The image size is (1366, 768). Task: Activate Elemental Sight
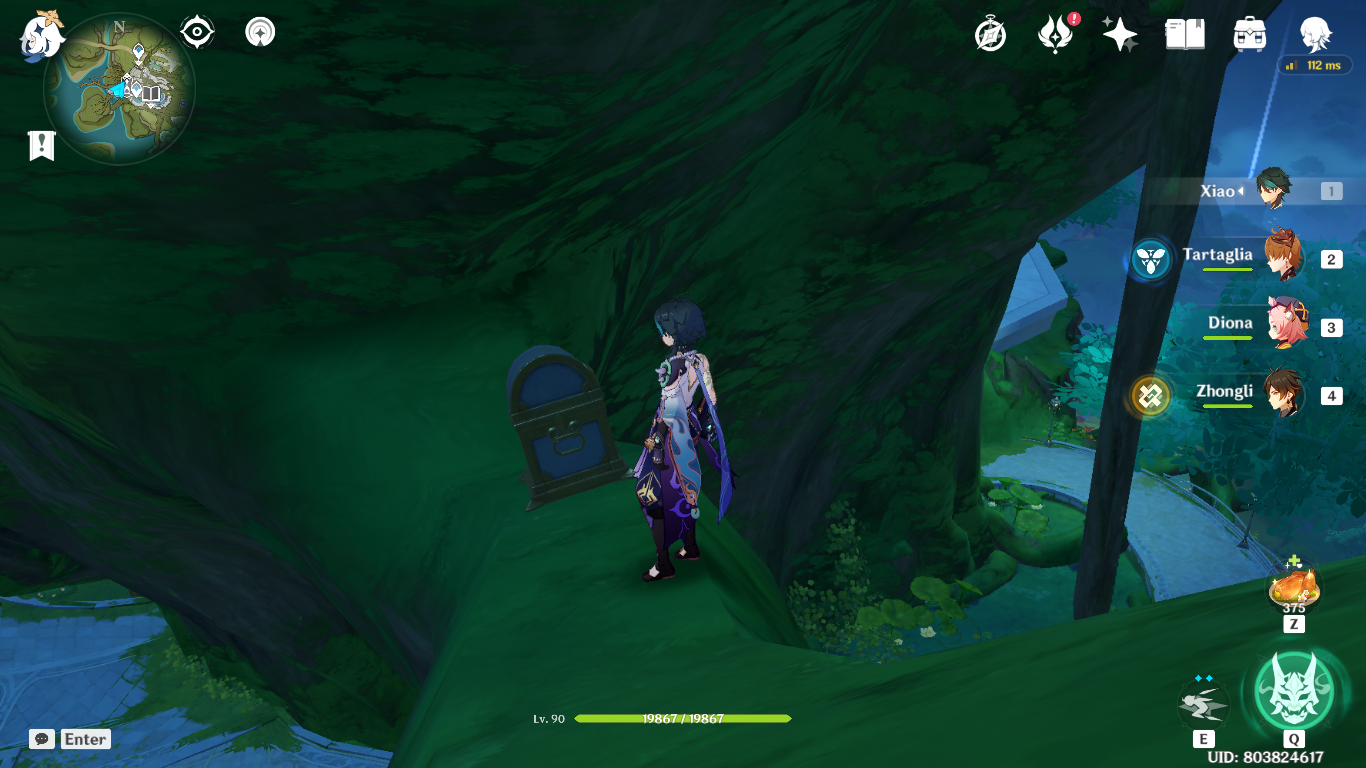(196, 31)
